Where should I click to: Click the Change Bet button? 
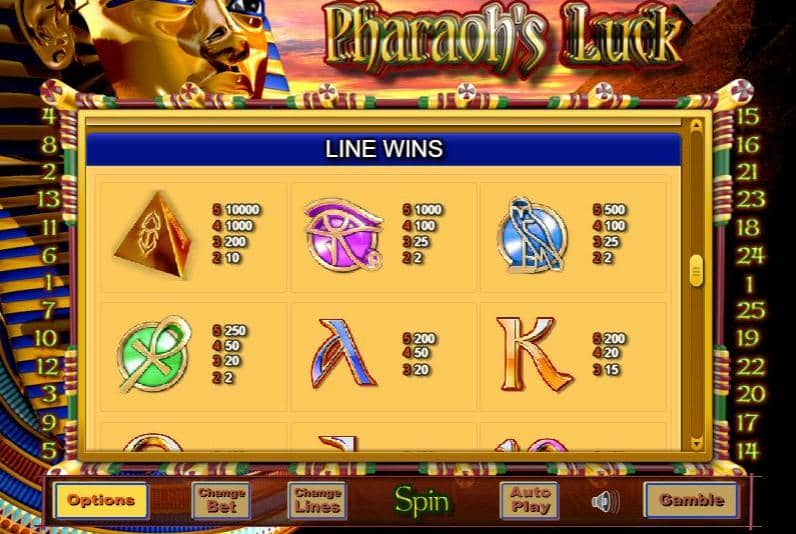click(221, 500)
